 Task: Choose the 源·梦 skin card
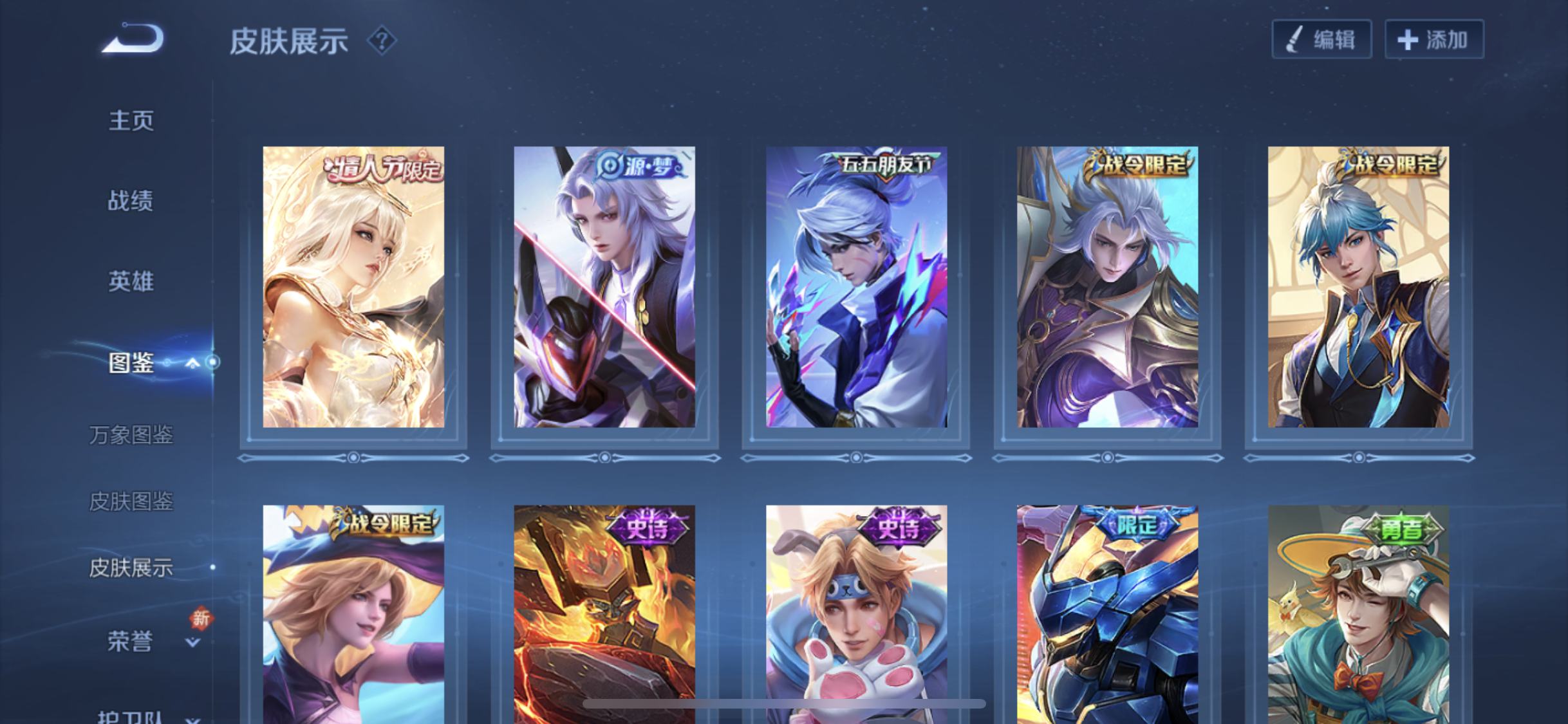click(x=604, y=287)
